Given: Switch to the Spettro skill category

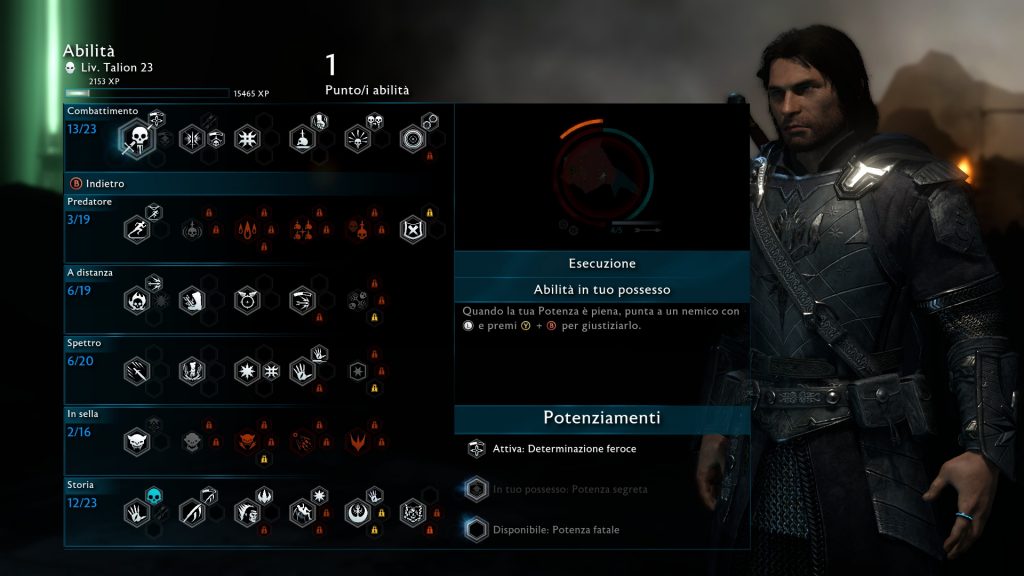Looking at the screenshot, I should (84, 343).
